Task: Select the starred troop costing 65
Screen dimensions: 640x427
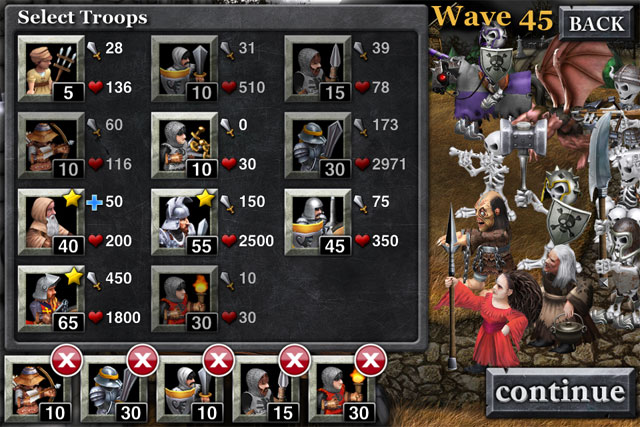Action: 51,296
